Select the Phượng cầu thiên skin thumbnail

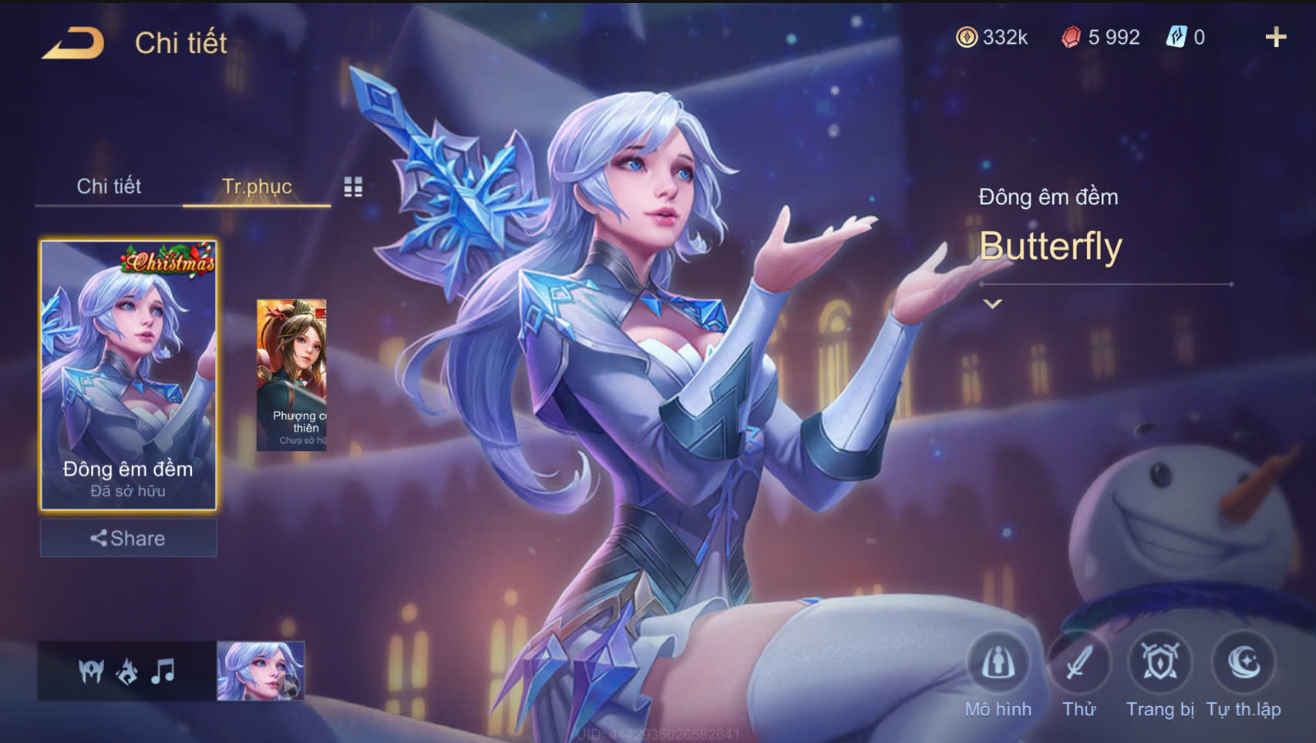pos(293,372)
